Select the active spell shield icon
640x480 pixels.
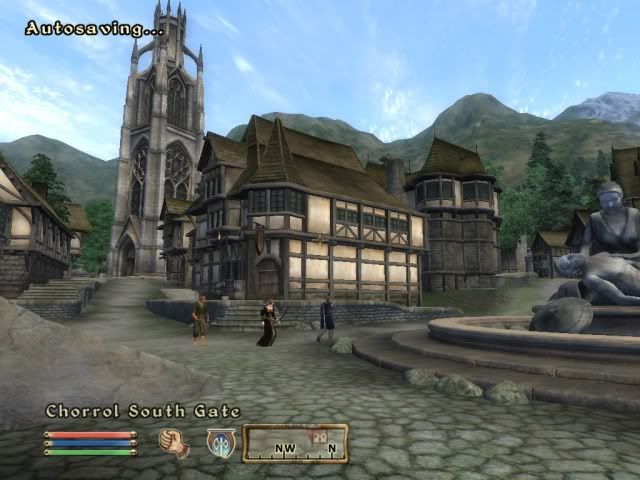pos(220,443)
